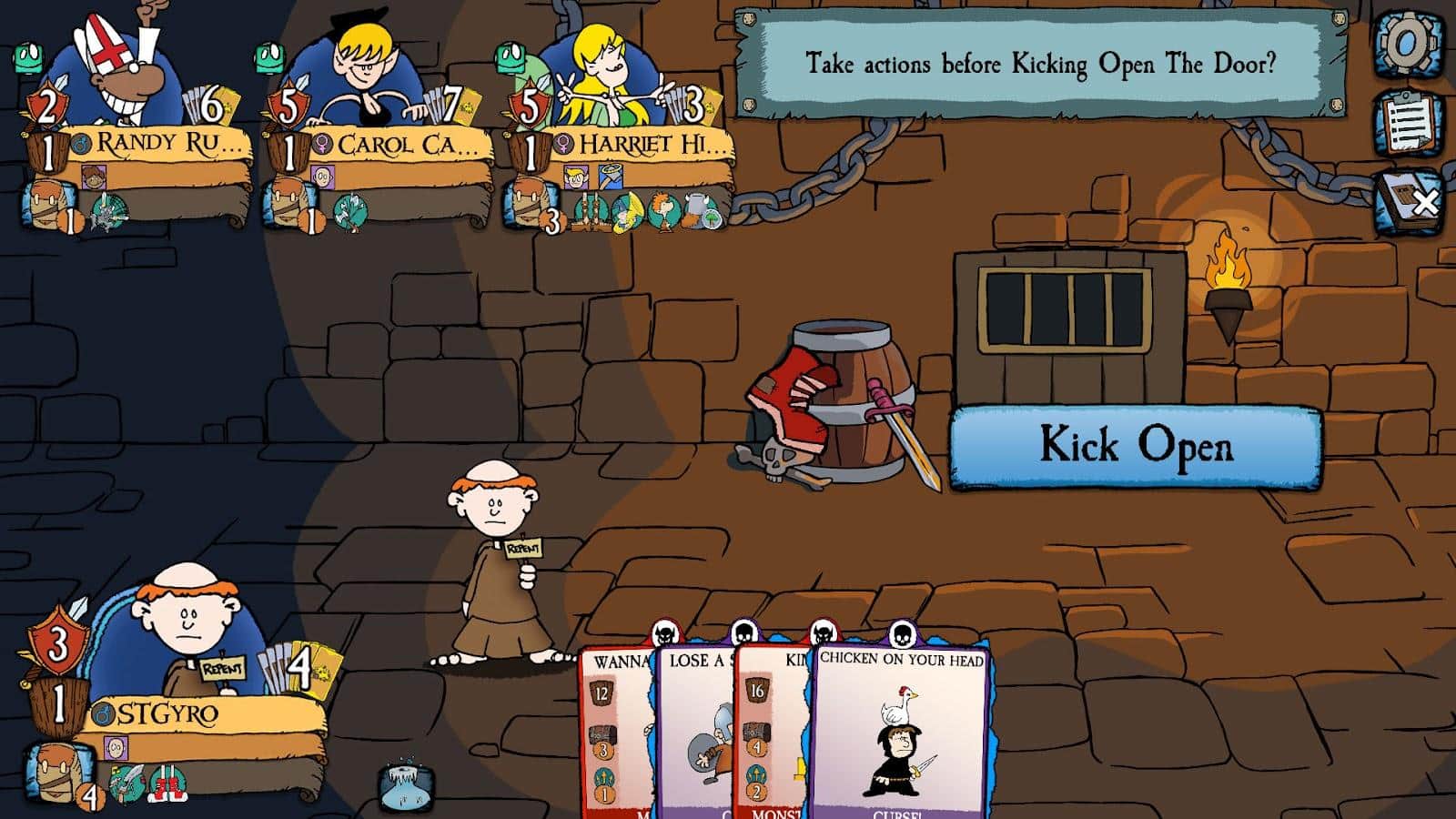Kick Open the dungeon door
This screenshot has height=819, width=1456.
pos(1136,447)
